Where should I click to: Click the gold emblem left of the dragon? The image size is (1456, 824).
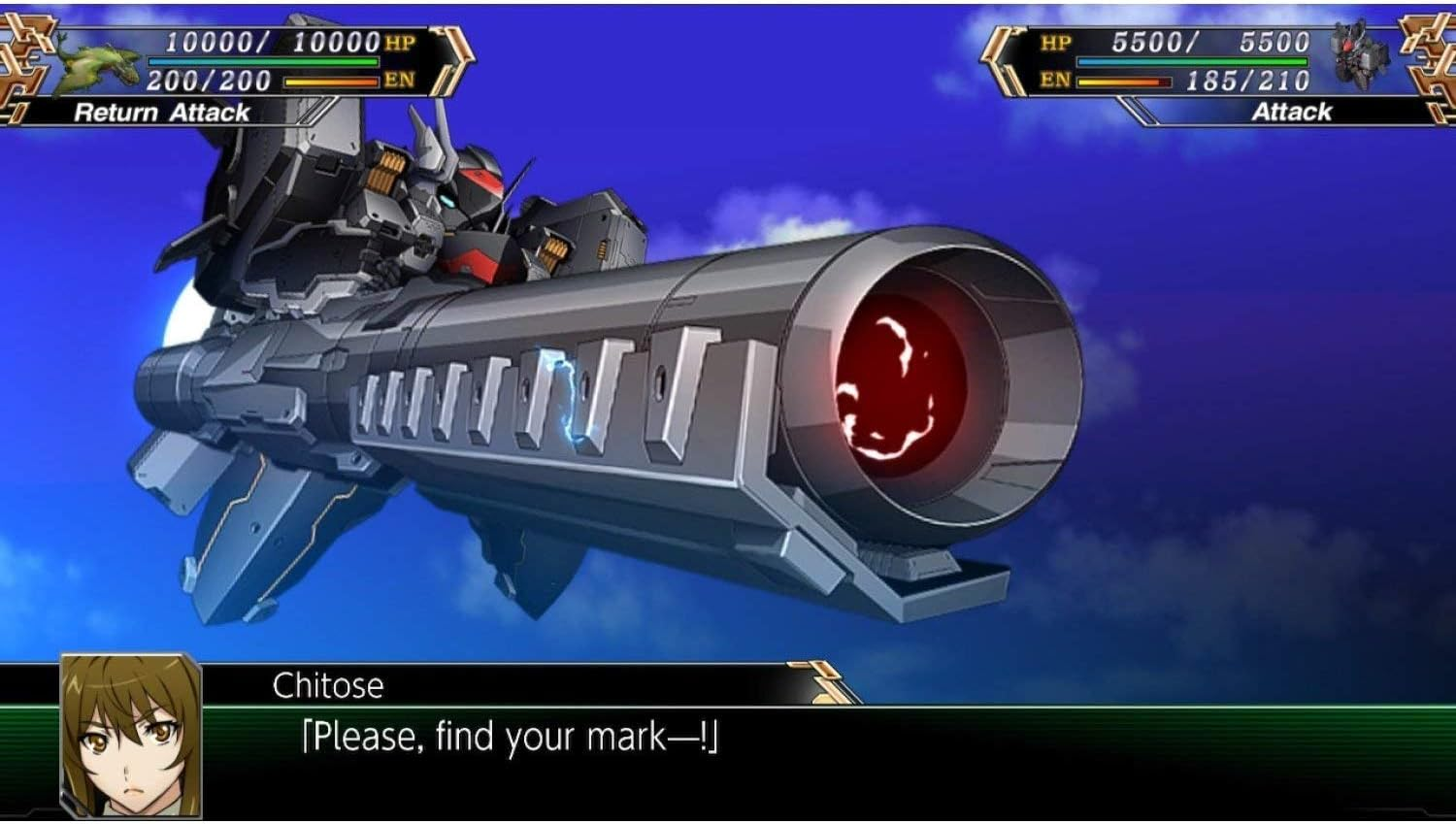24,58
